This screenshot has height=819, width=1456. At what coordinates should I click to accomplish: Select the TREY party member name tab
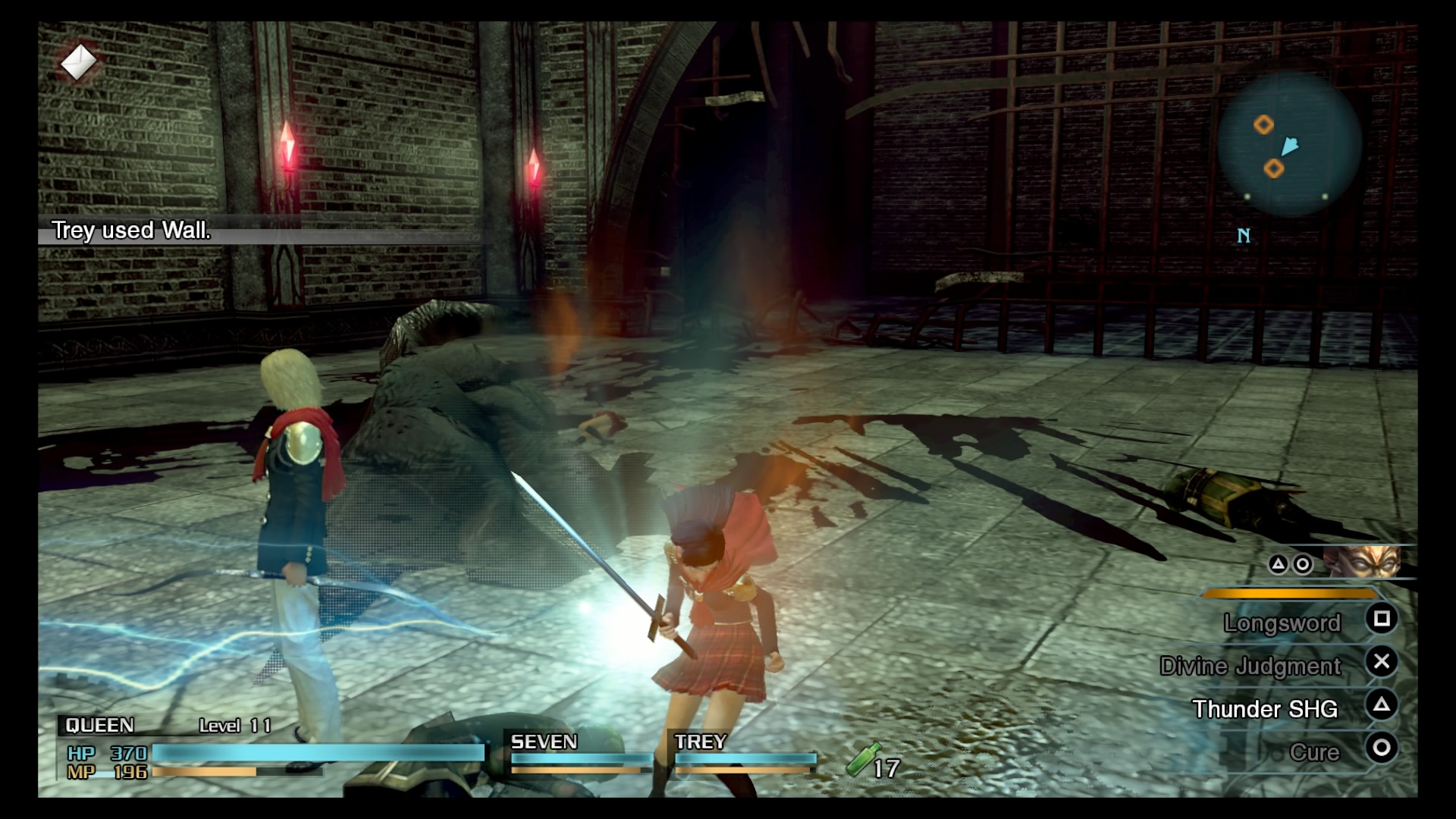pos(699,742)
